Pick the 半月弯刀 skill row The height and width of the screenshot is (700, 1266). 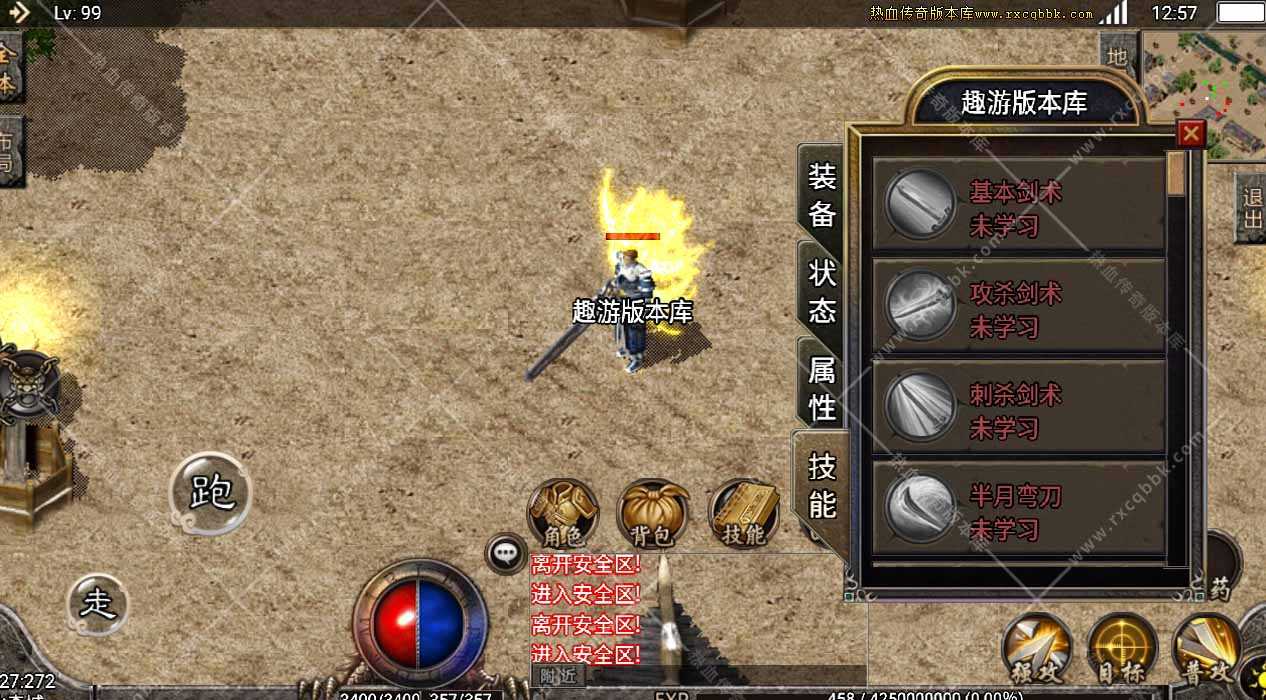[1018, 511]
